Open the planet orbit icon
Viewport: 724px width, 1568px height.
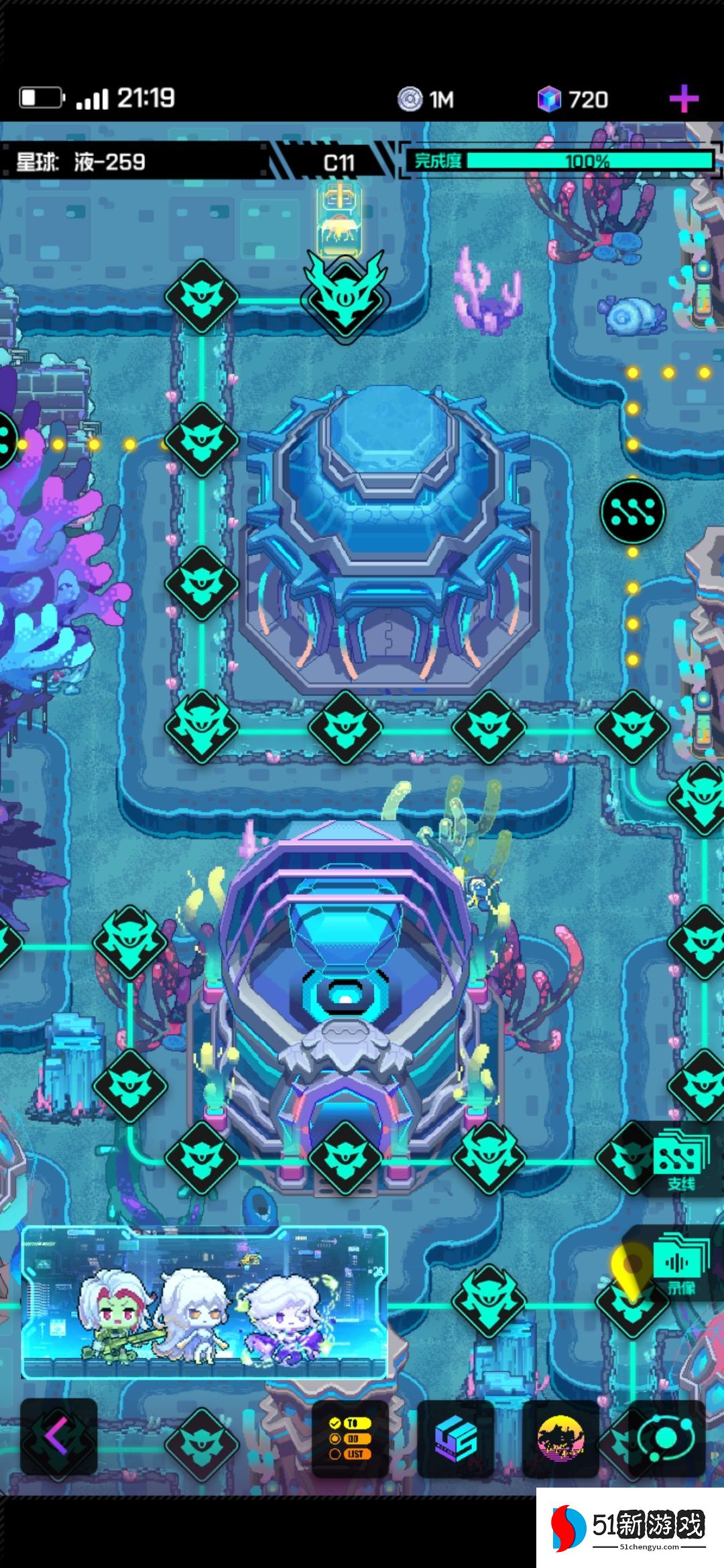tap(665, 1438)
